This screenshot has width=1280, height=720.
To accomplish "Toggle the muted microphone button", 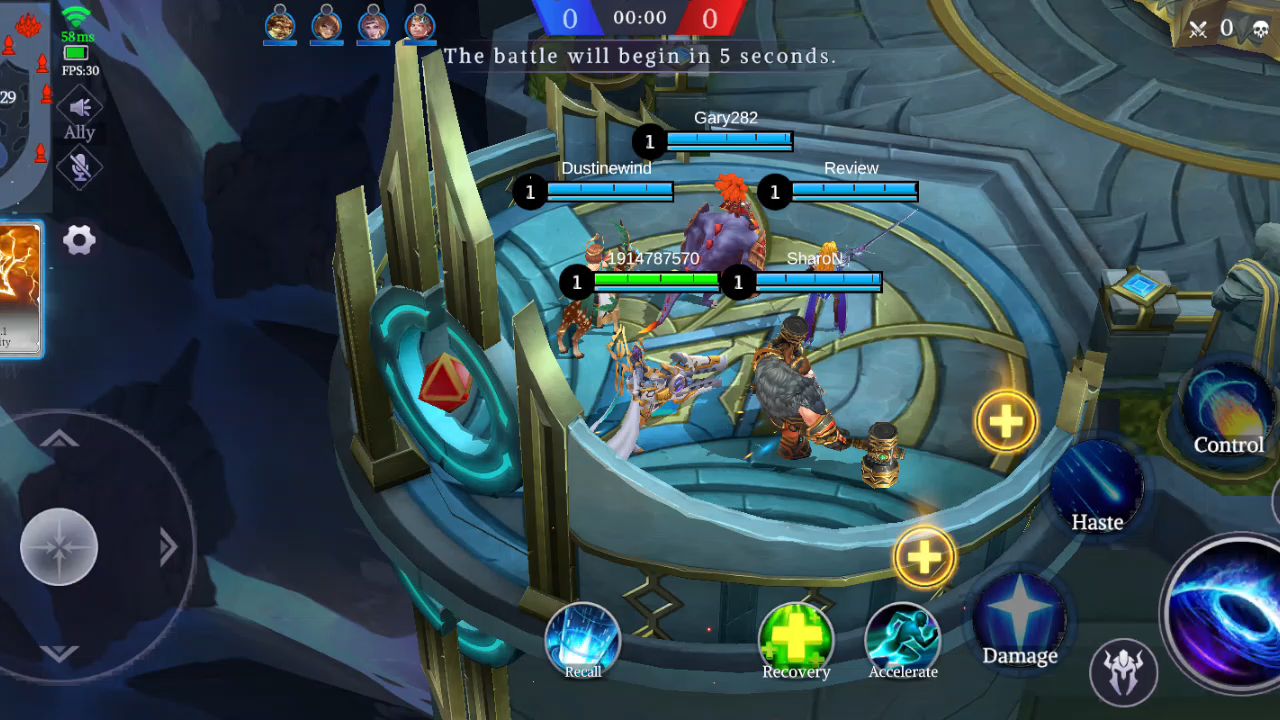I will pos(80,167).
